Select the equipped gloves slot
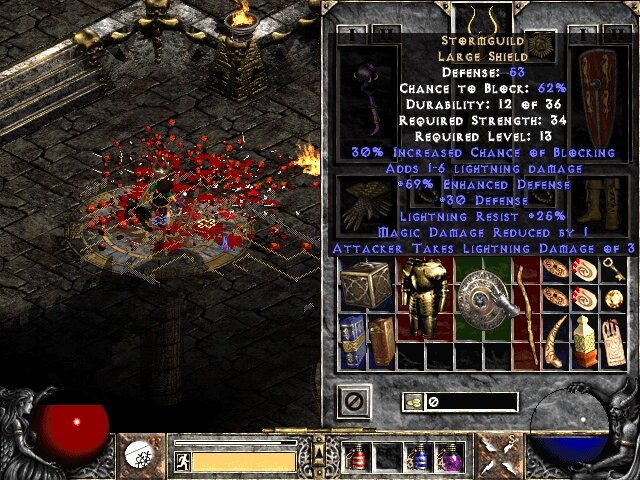The image size is (640, 480). 360,204
